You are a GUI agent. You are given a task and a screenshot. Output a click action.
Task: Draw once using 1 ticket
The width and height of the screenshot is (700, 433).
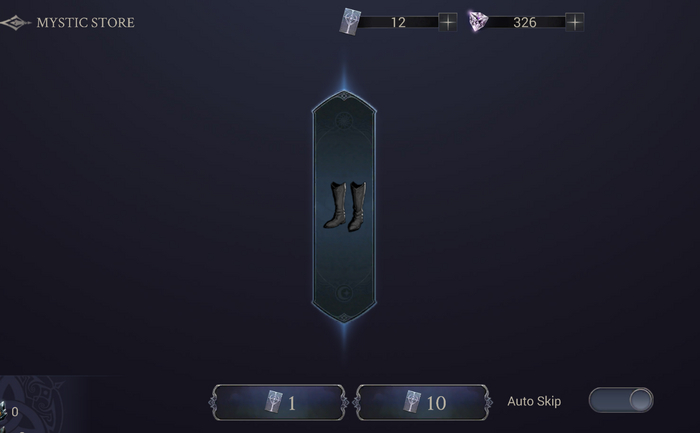(x=278, y=402)
